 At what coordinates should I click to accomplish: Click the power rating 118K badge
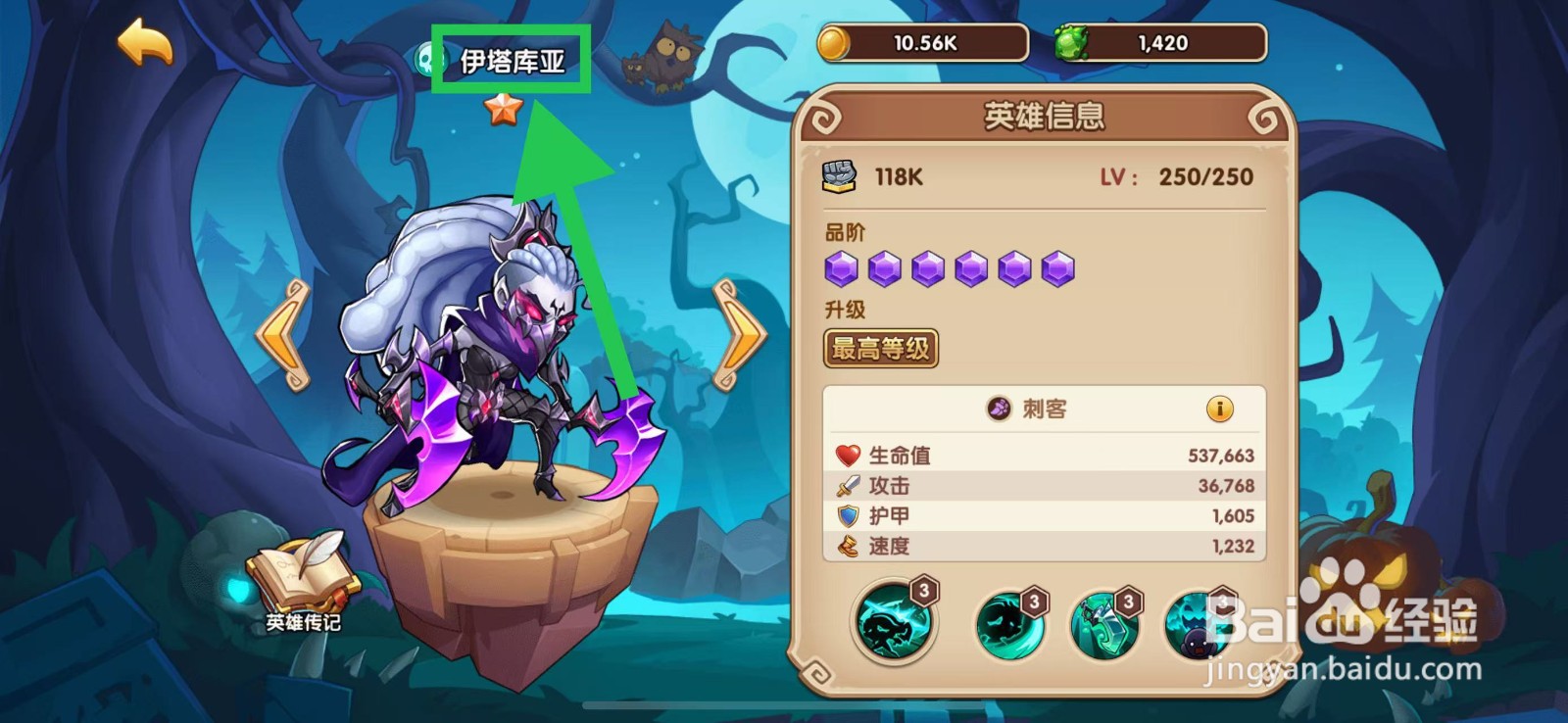click(870, 176)
